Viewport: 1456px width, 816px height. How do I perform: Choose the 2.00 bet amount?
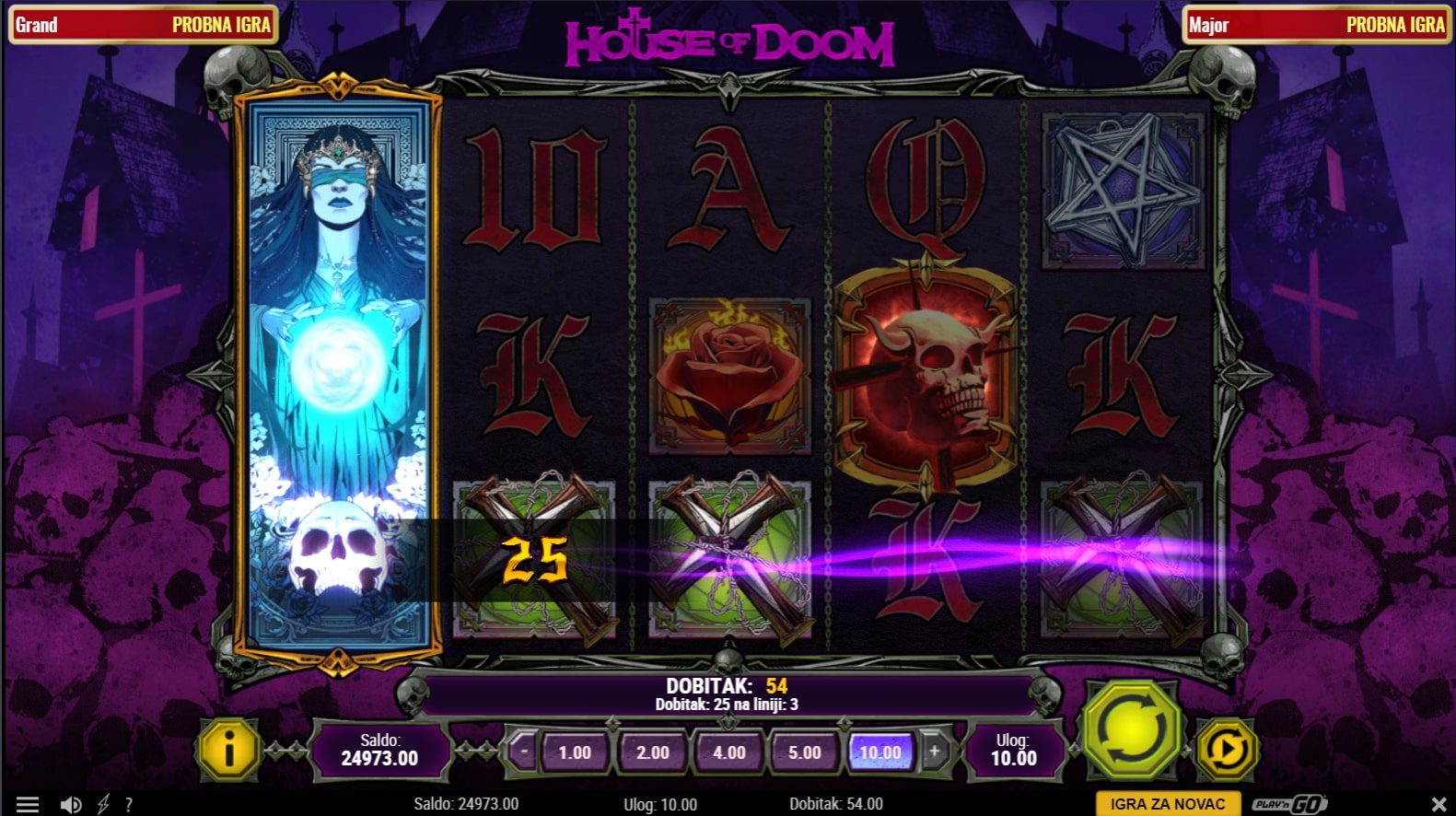[x=652, y=752]
